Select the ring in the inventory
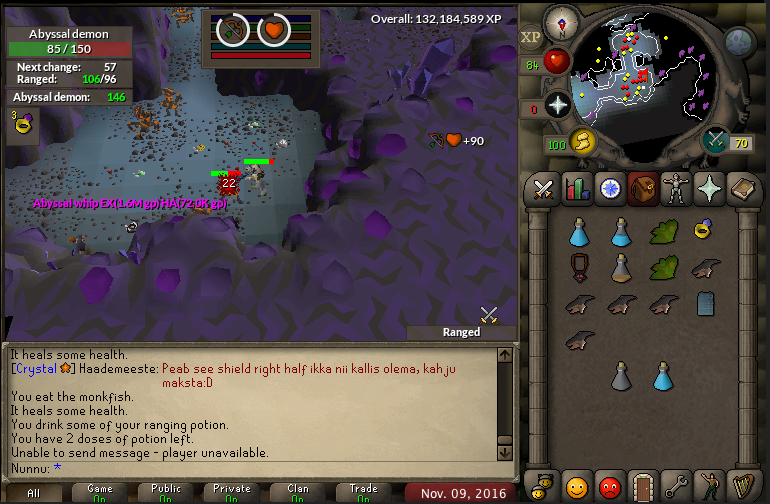 705,231
